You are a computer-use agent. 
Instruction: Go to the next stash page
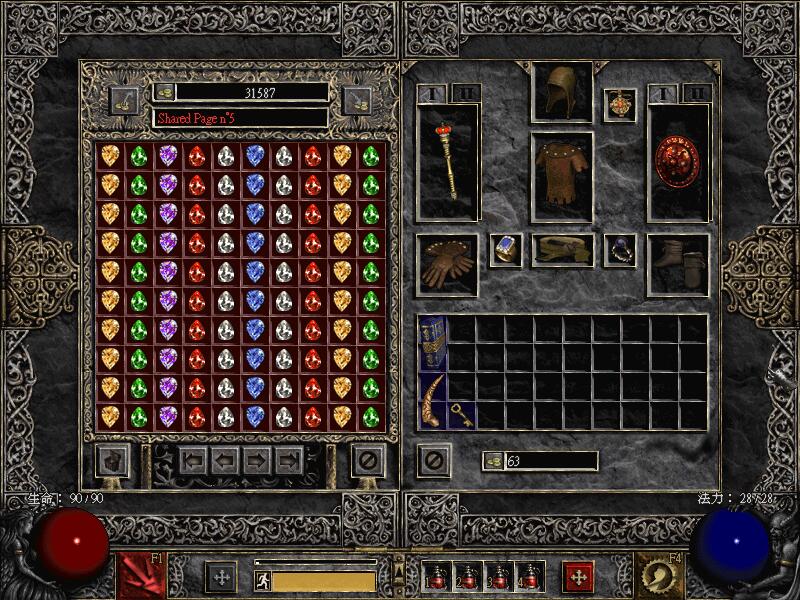(259, 461)
